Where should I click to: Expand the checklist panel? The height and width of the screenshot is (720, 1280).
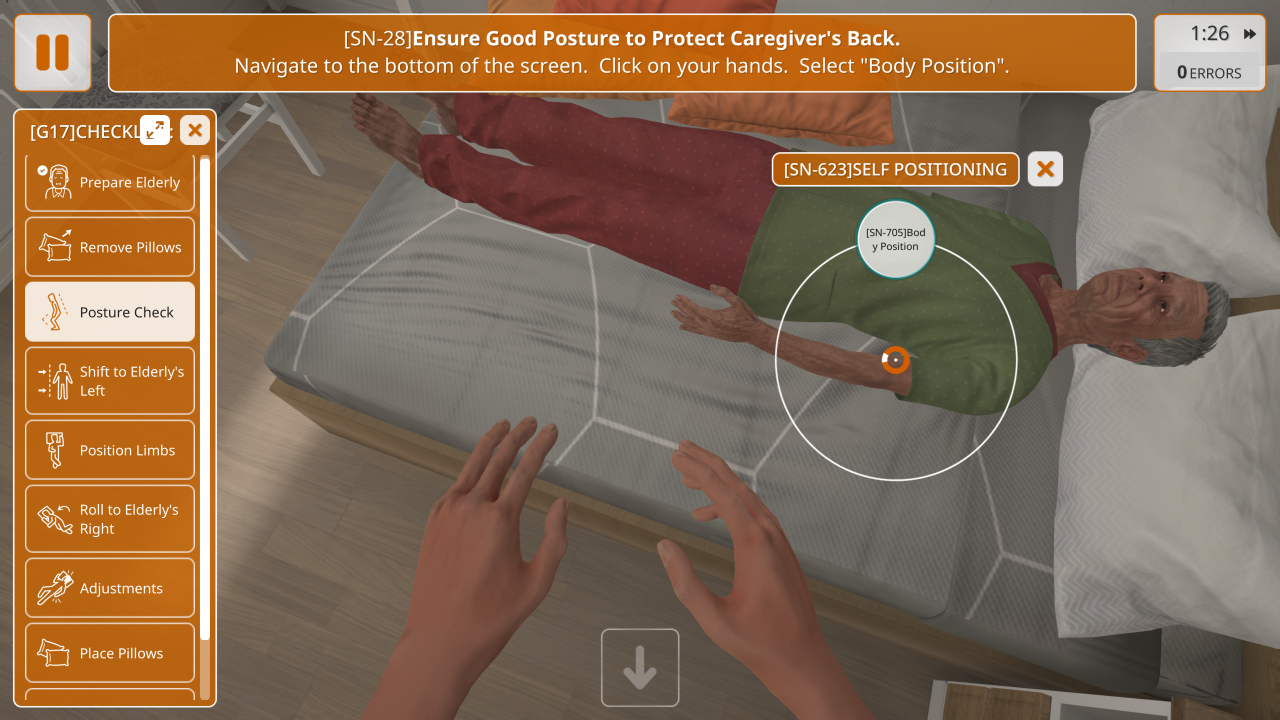[155, 129]
